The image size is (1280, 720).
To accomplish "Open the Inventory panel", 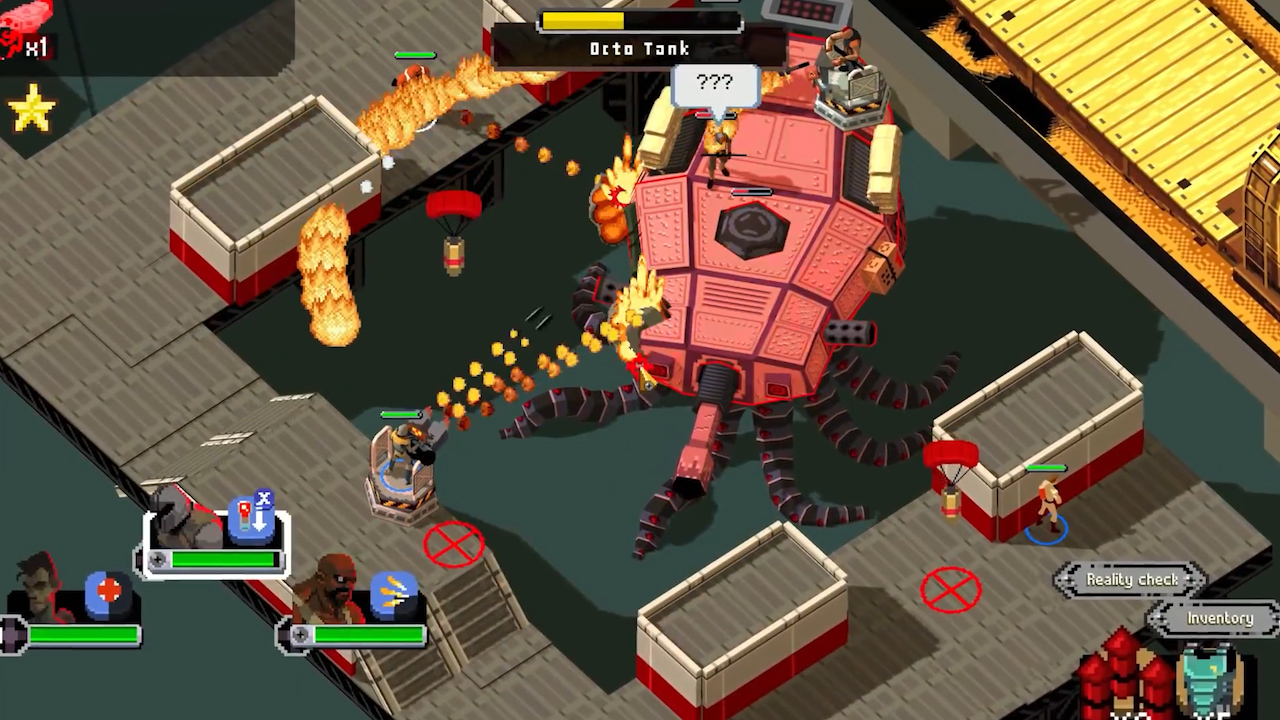I will pyautogui.click(x=1219, y=619).
